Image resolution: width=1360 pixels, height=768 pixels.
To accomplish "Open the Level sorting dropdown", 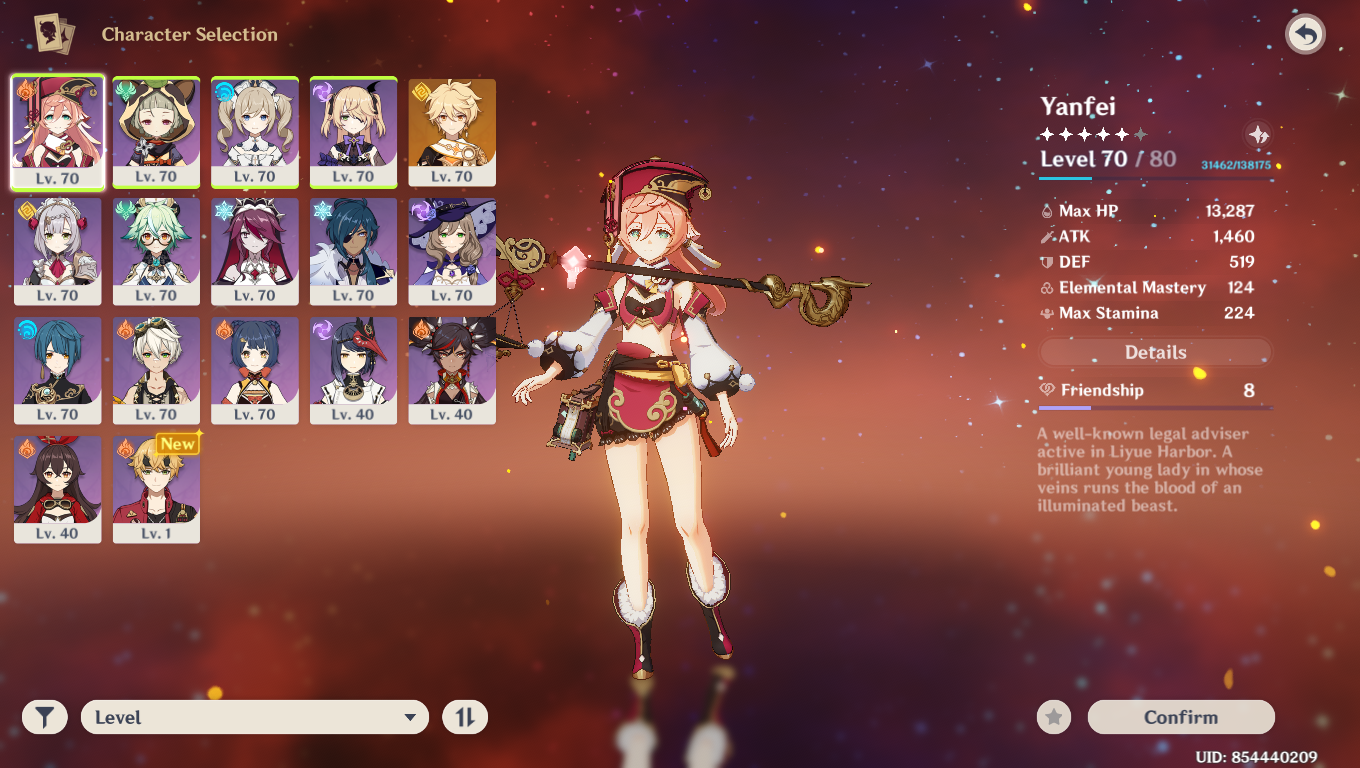I will pos(255,717).
